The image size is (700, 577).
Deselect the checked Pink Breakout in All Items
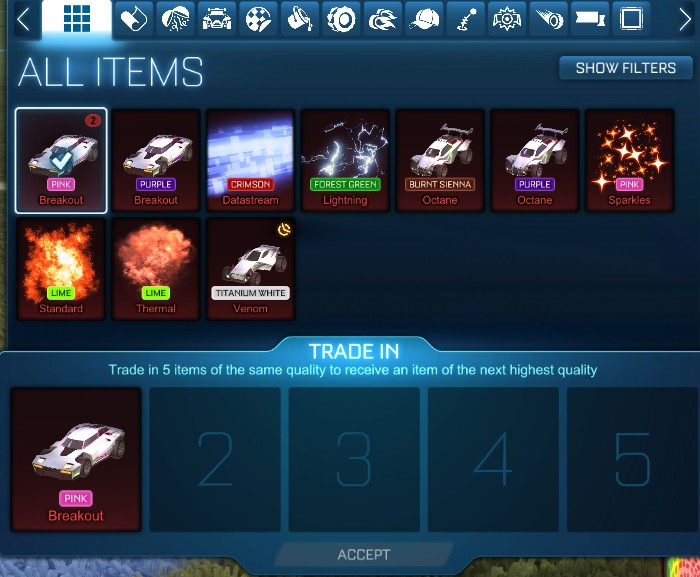click(x=61, y=160)
